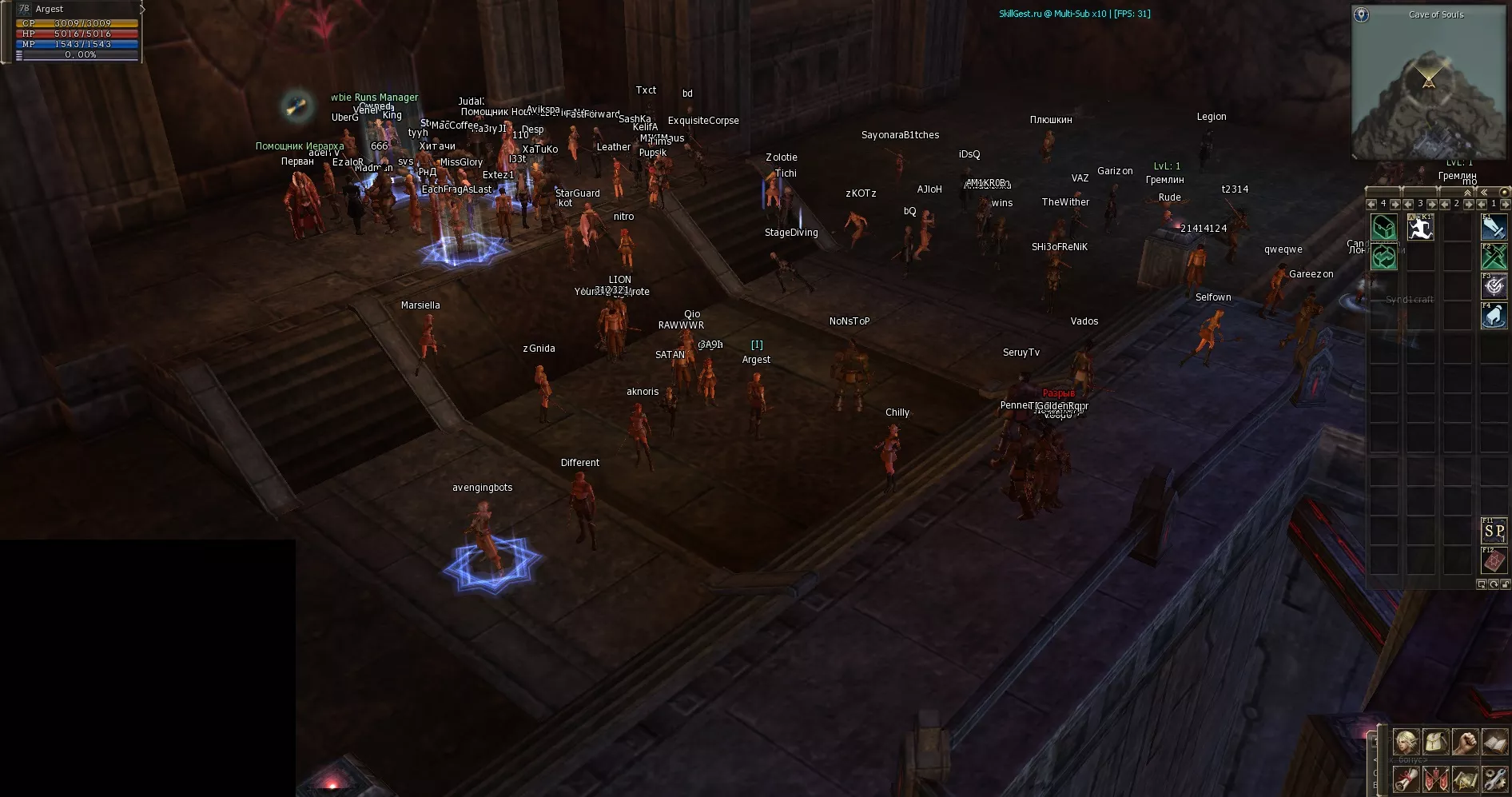This screenshot has height=797, width=1512.
Task: Open the character status portrait menu
Action: pyautogui.click(x=1406, y=742)
